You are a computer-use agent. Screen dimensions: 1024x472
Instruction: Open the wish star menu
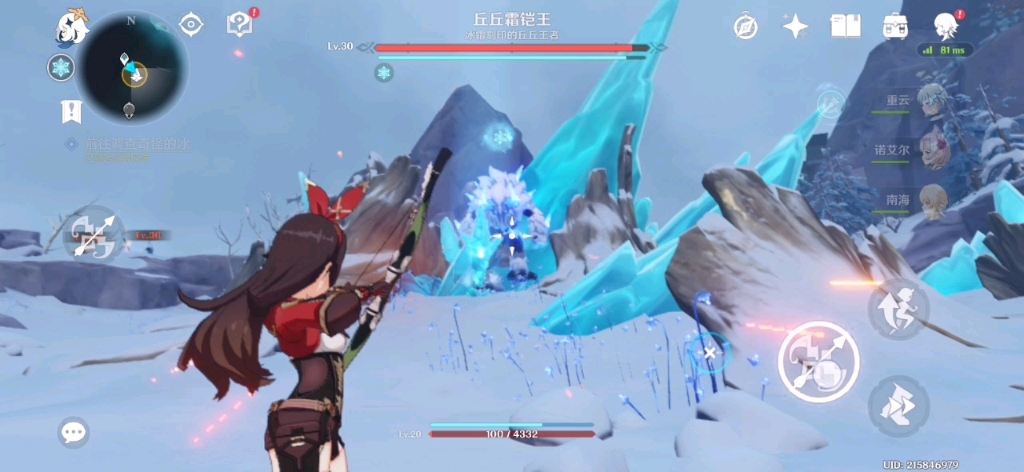pos(795,27)
